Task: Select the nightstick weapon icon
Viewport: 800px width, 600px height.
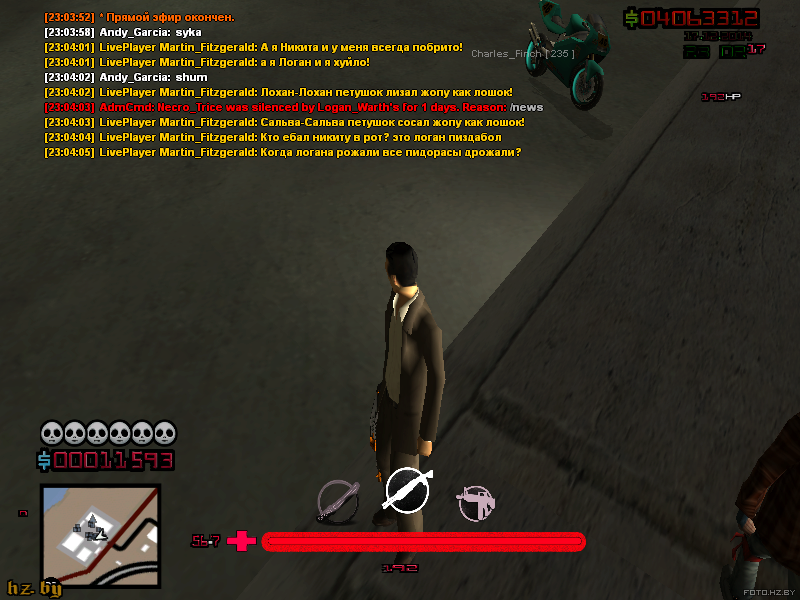Action: [x=337, y=501]
